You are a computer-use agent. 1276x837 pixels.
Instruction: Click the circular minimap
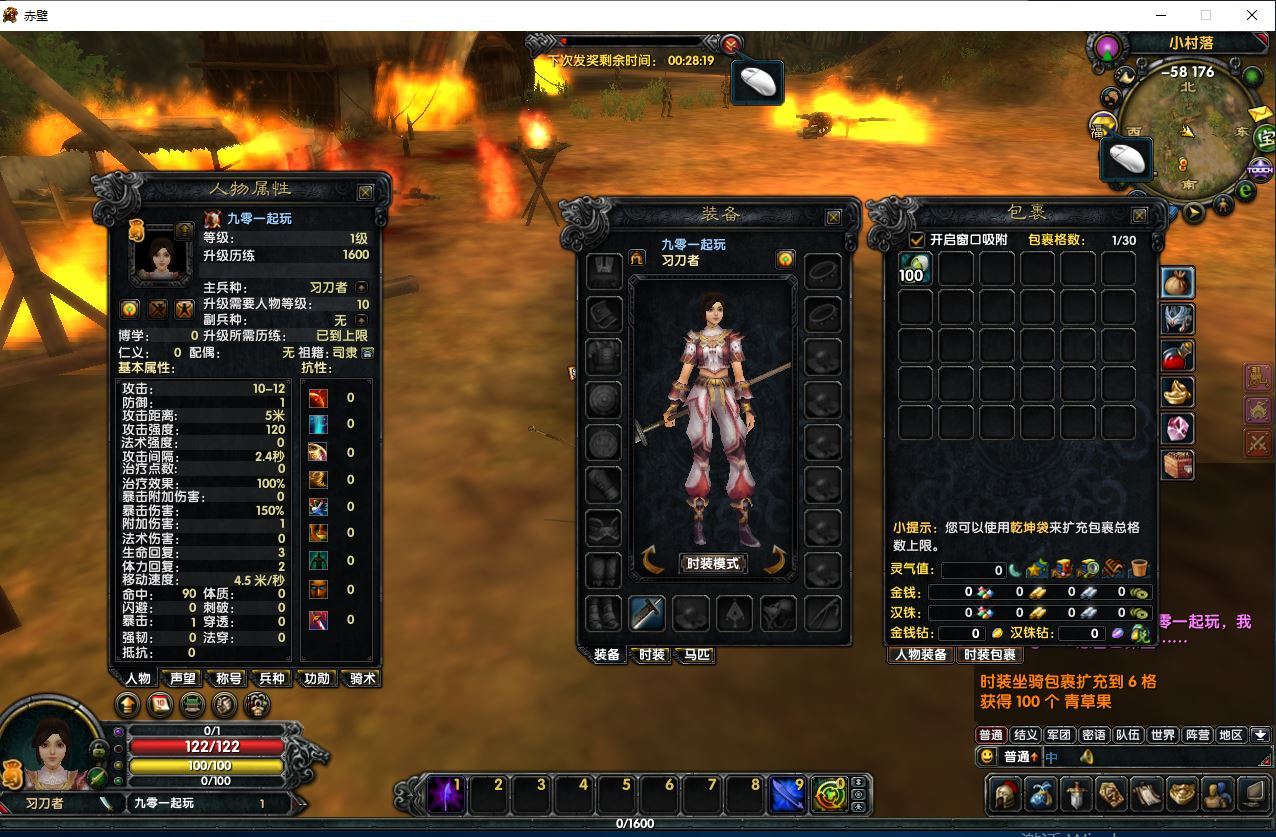click(1185, 131)
